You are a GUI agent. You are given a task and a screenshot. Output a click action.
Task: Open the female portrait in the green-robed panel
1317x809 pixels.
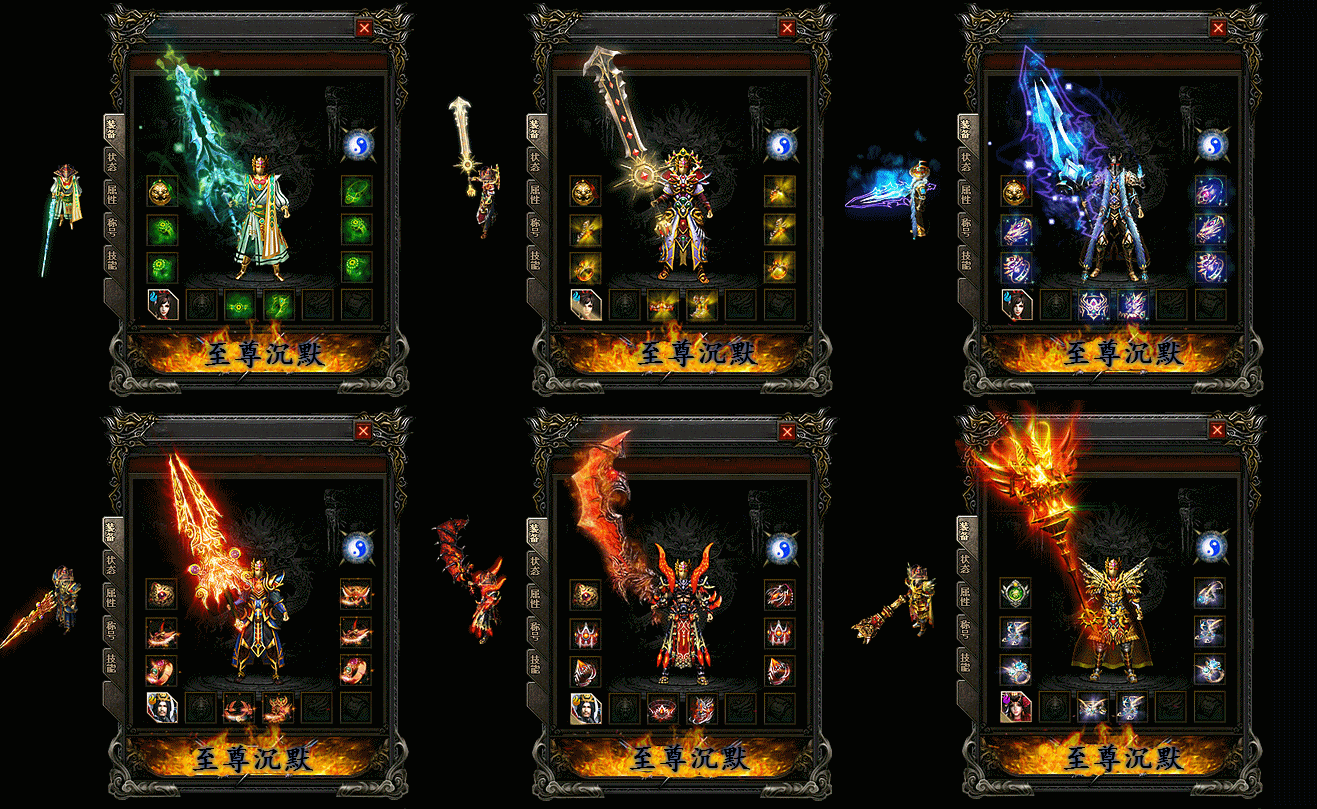click(x=162, y=304)
